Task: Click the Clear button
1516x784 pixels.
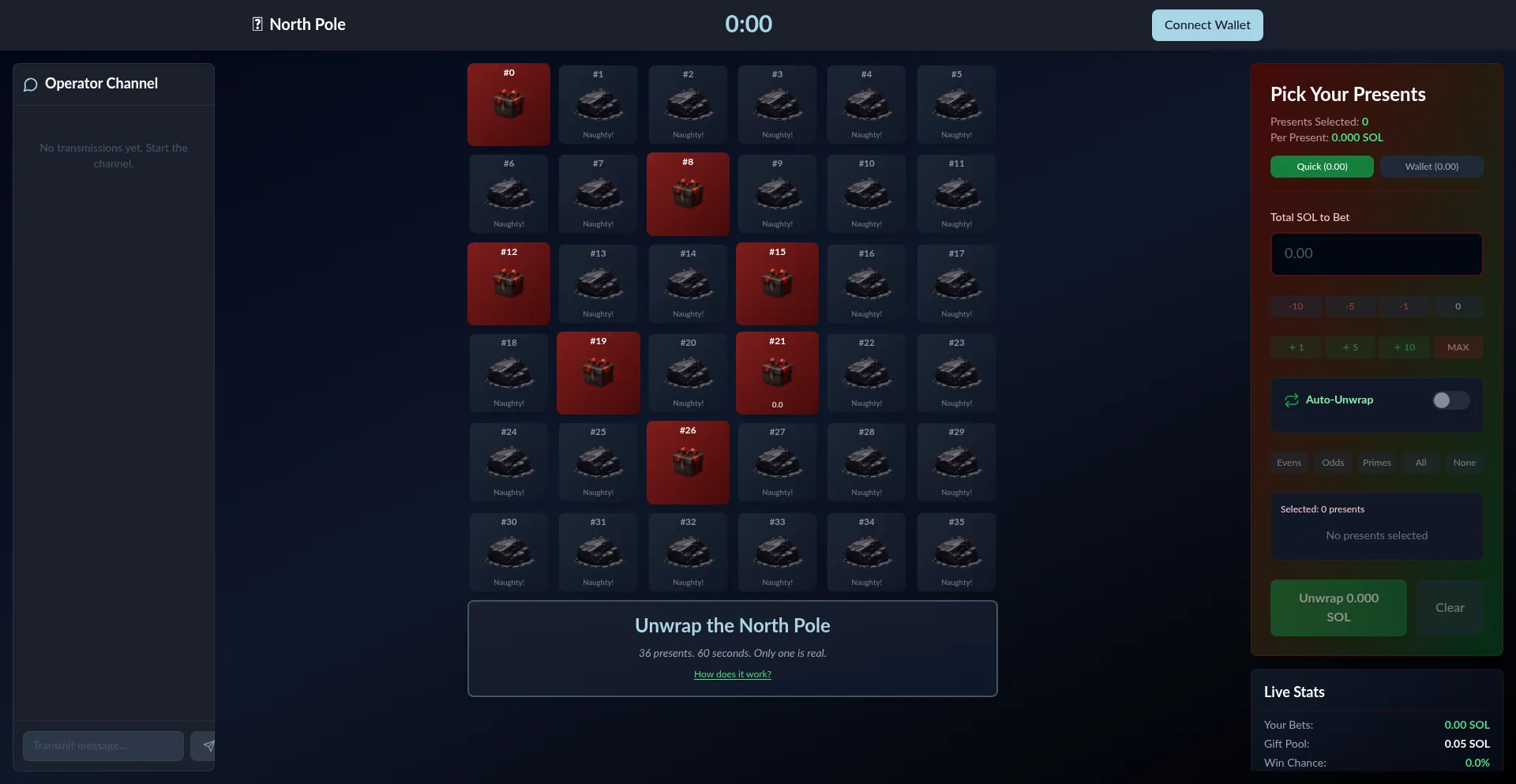Action: point(1449,608)
